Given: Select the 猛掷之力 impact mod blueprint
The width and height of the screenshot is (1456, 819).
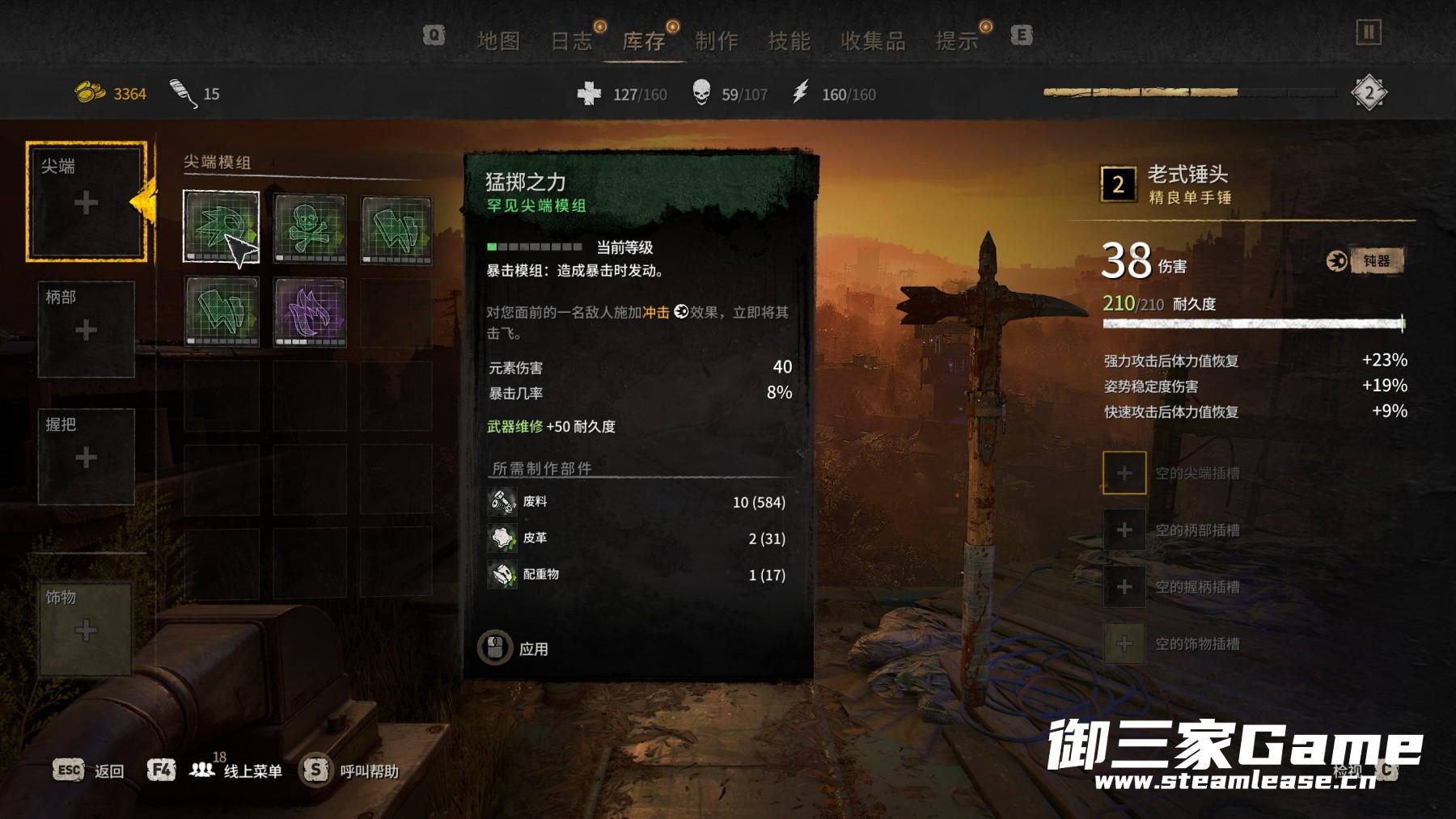Looking at the screenshot, I should coord(221,227).
